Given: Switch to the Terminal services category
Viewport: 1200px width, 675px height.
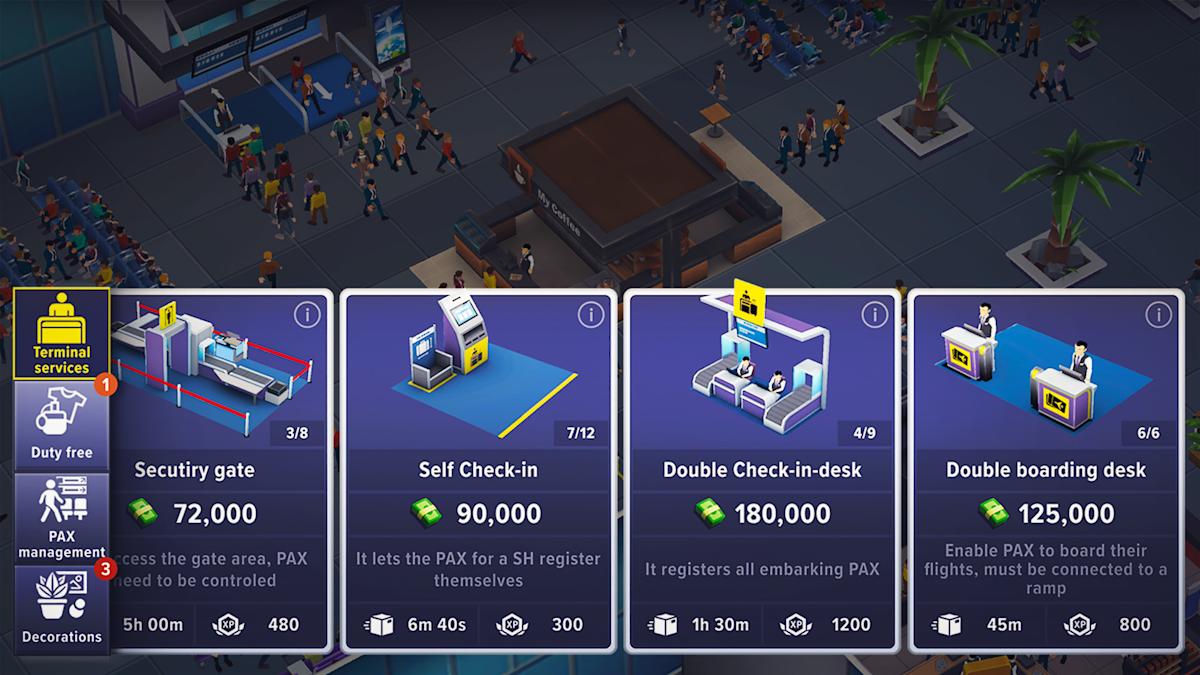Looking at the screenshot, I should (62, 335).
